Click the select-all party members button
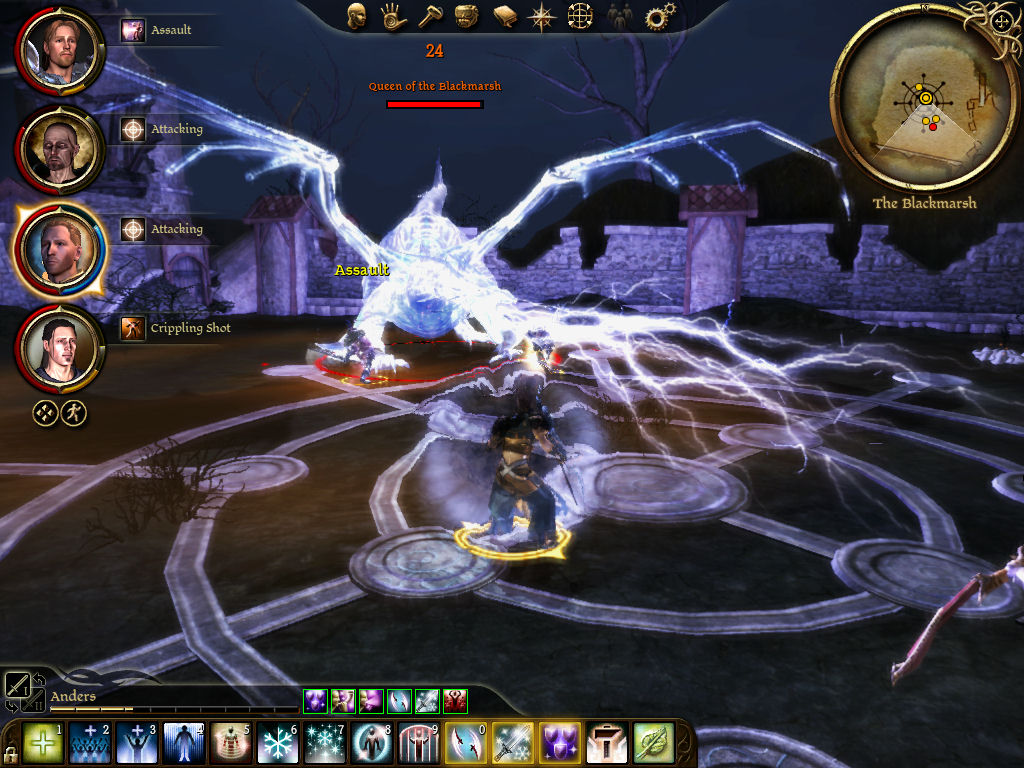 click(45, 412)
